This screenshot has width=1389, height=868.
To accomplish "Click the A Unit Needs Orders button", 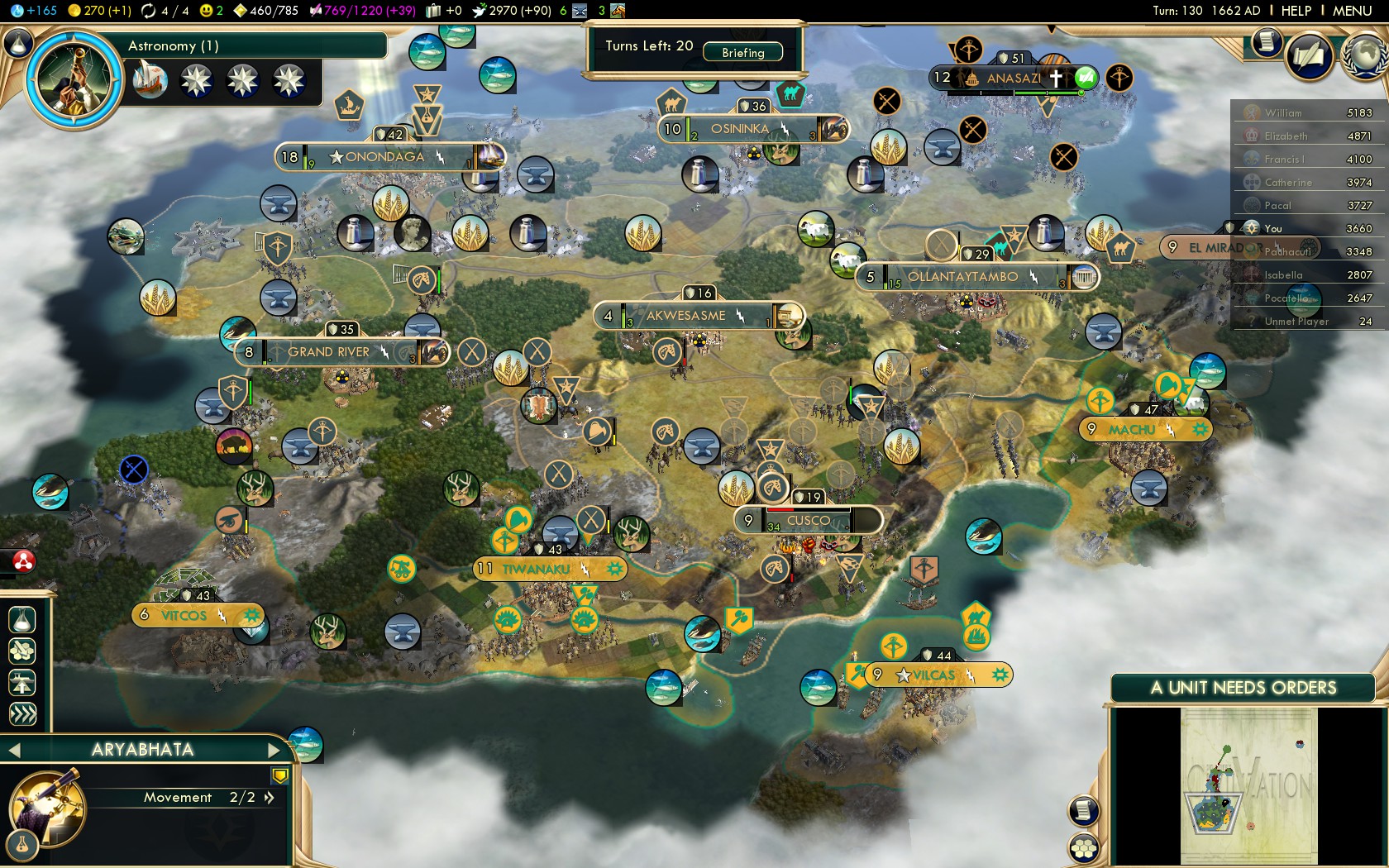I will point(1243,688).
